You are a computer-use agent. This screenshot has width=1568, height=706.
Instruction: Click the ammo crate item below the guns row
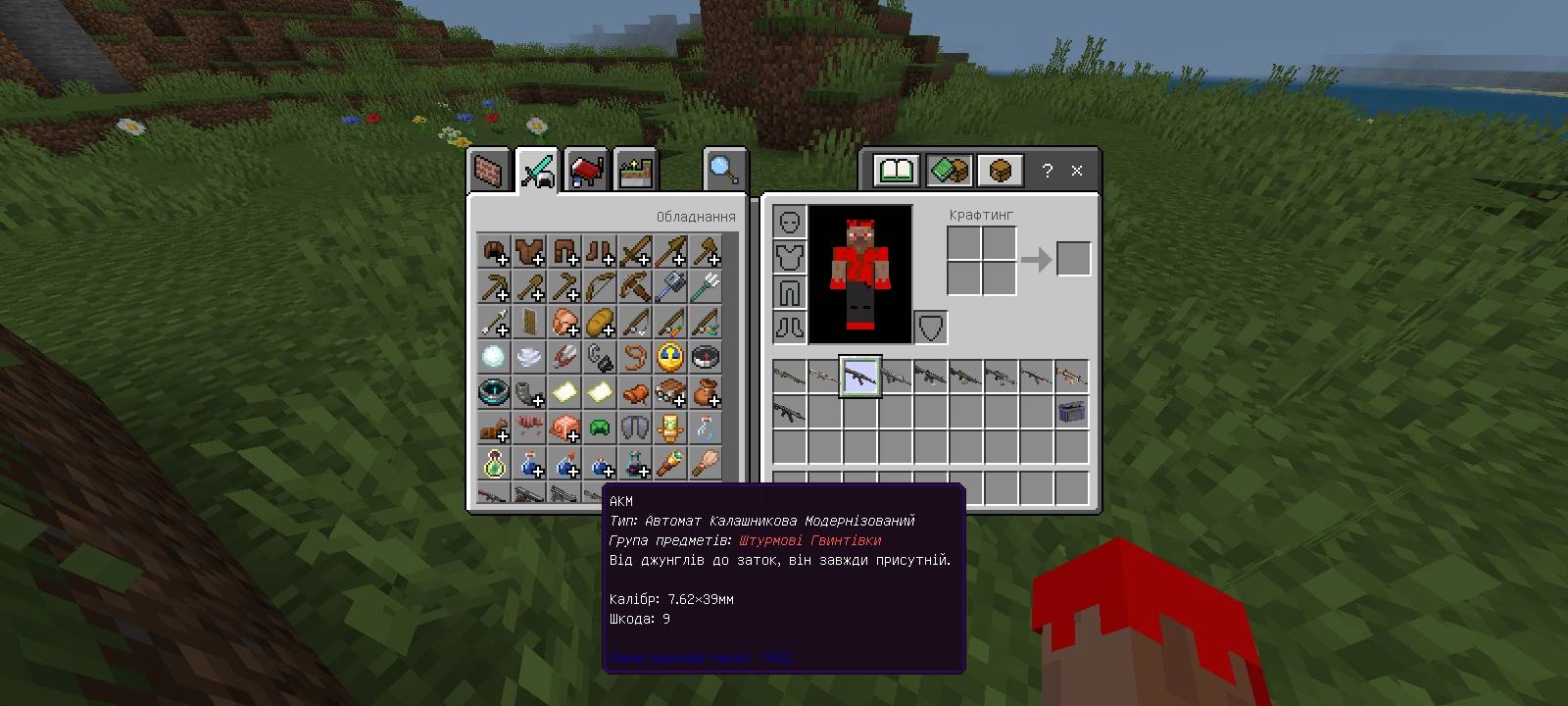click(1069, 414)
